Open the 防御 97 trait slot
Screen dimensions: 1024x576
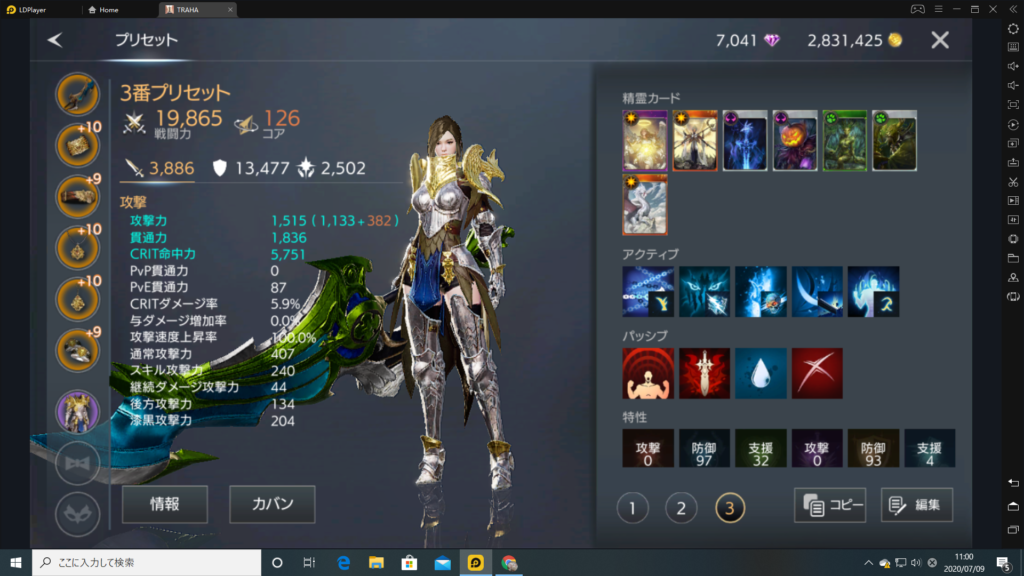[x=705, y=449]
